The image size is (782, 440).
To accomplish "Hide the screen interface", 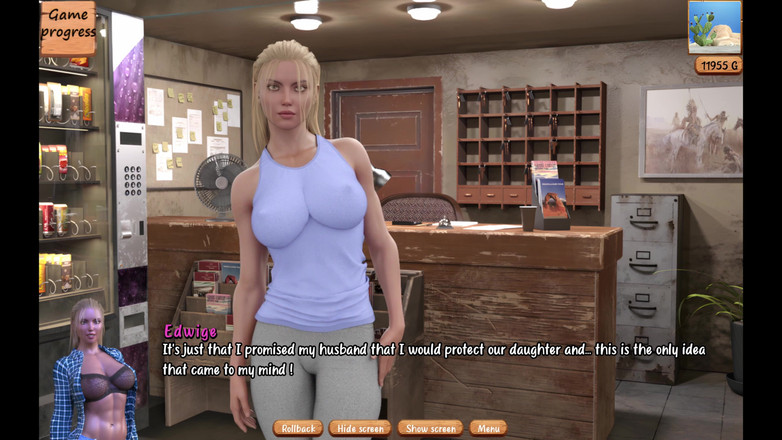I will (x=360, y=428).
